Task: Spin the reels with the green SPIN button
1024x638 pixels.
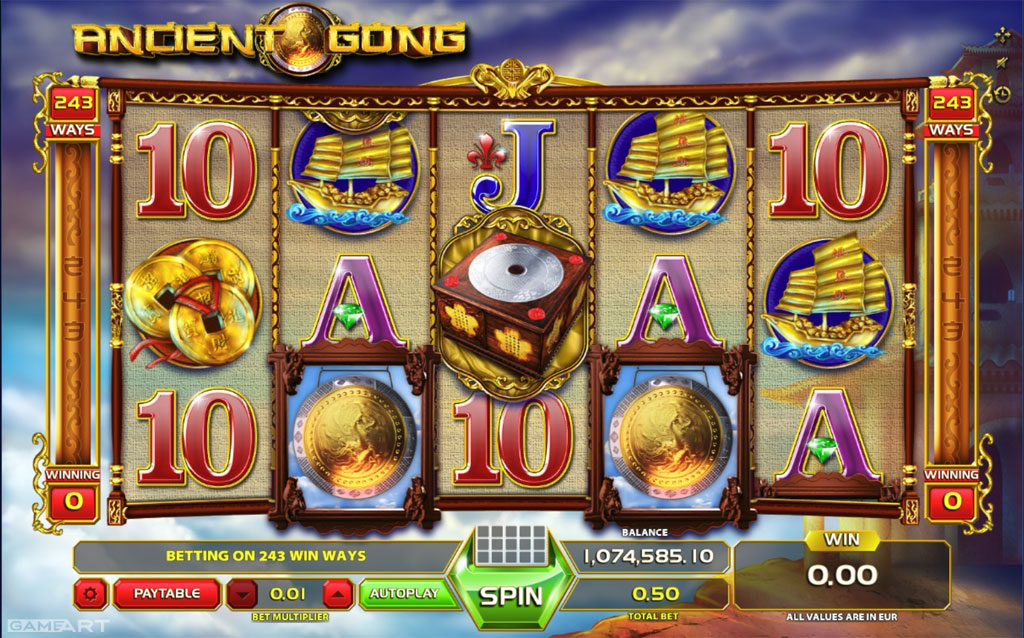Action: (510, 595)
